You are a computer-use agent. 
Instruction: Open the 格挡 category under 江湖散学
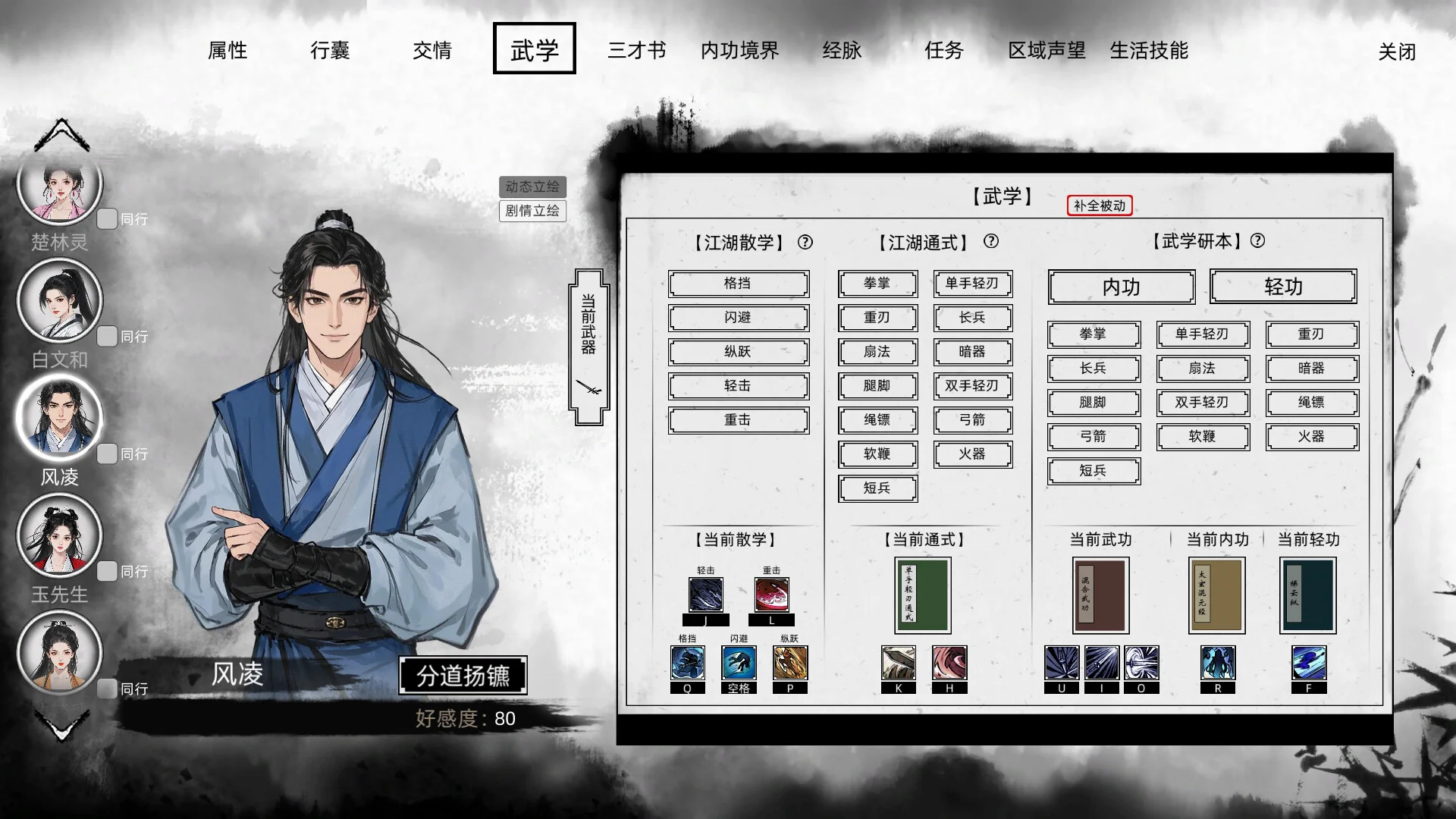pos(738,284)
